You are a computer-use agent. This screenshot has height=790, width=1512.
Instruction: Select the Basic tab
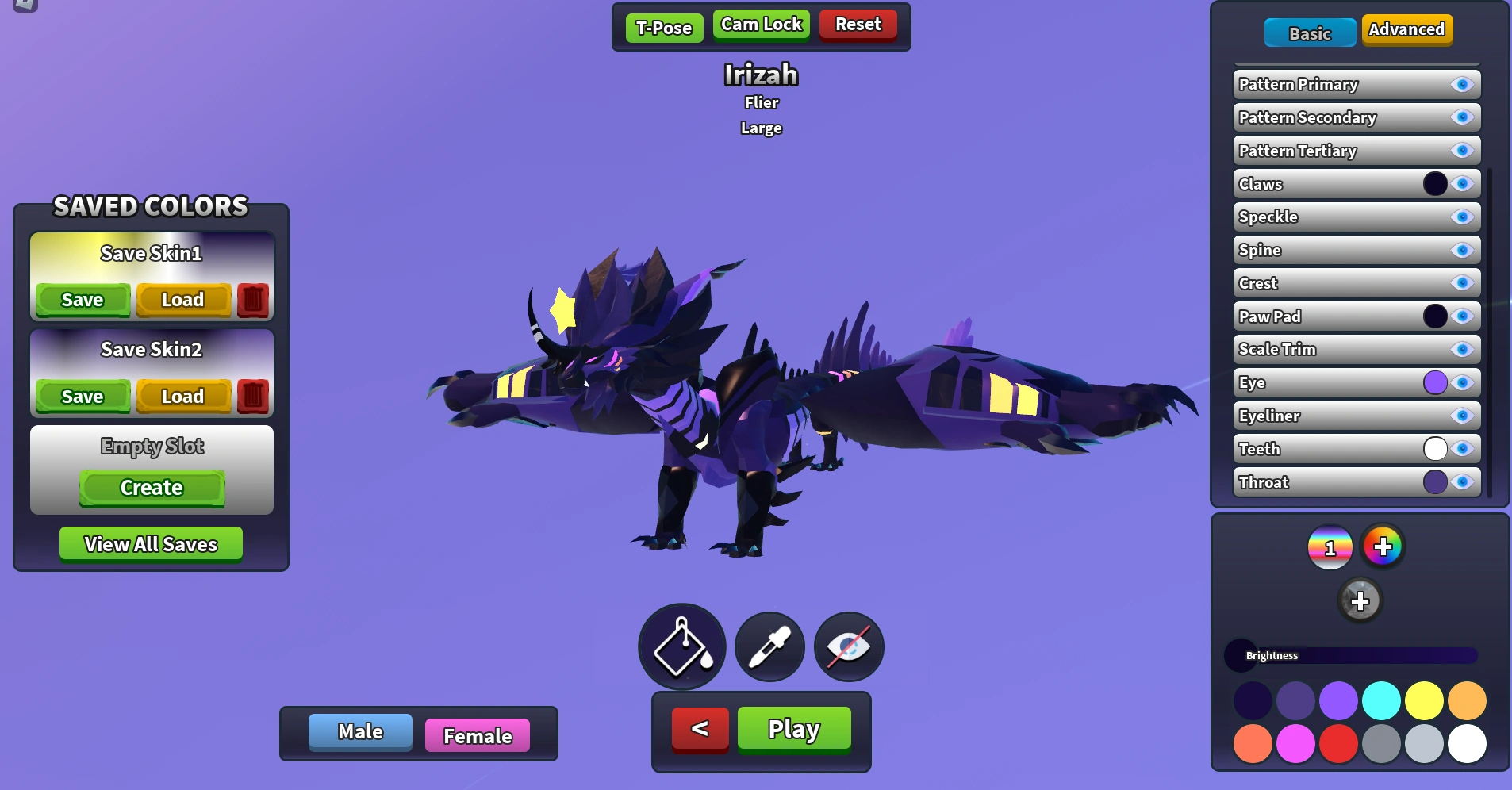[x=1310, y=33]
